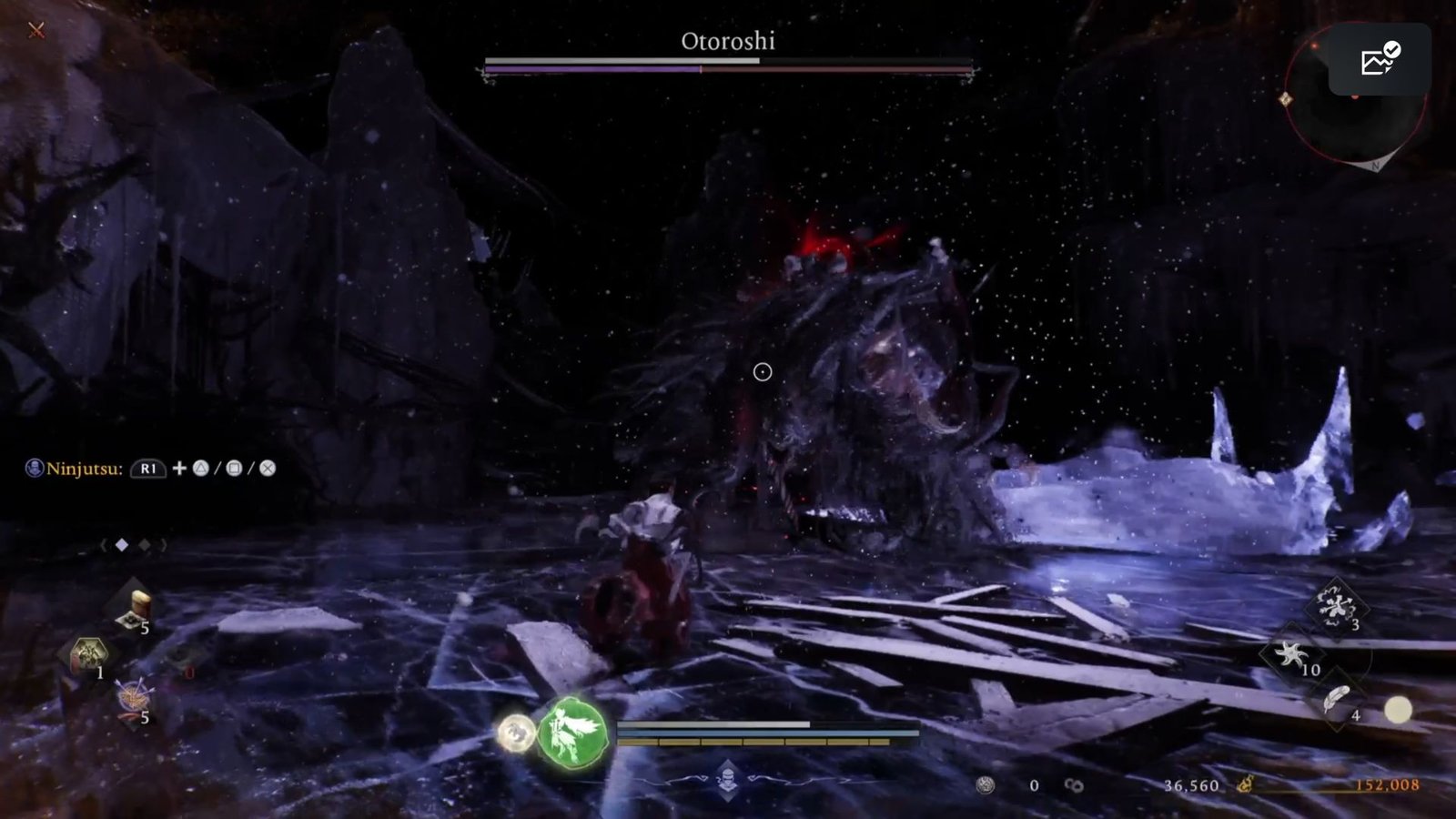Select the Otoroshi boss name title

pos(728,40)
